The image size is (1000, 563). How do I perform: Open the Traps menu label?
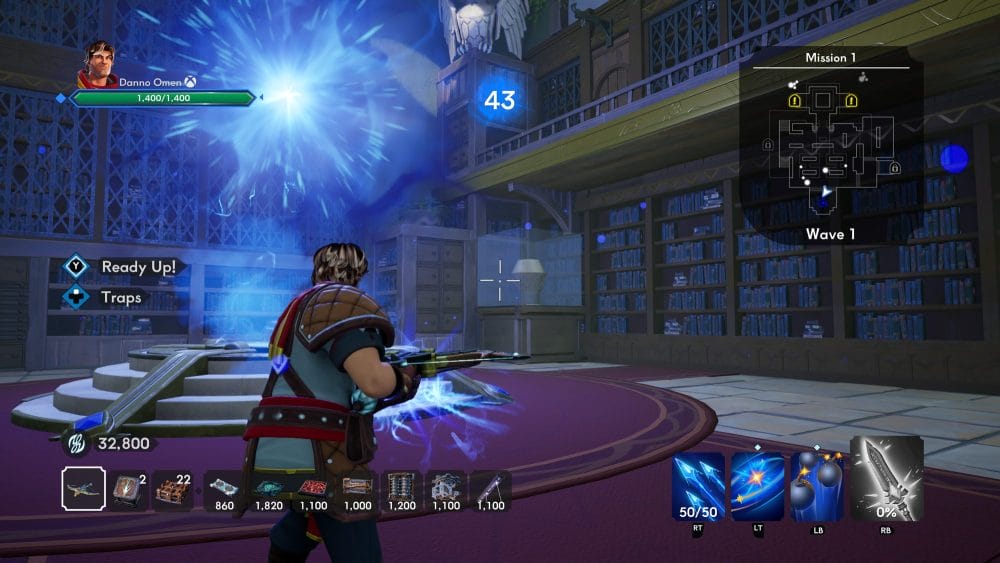pos(120,297)
